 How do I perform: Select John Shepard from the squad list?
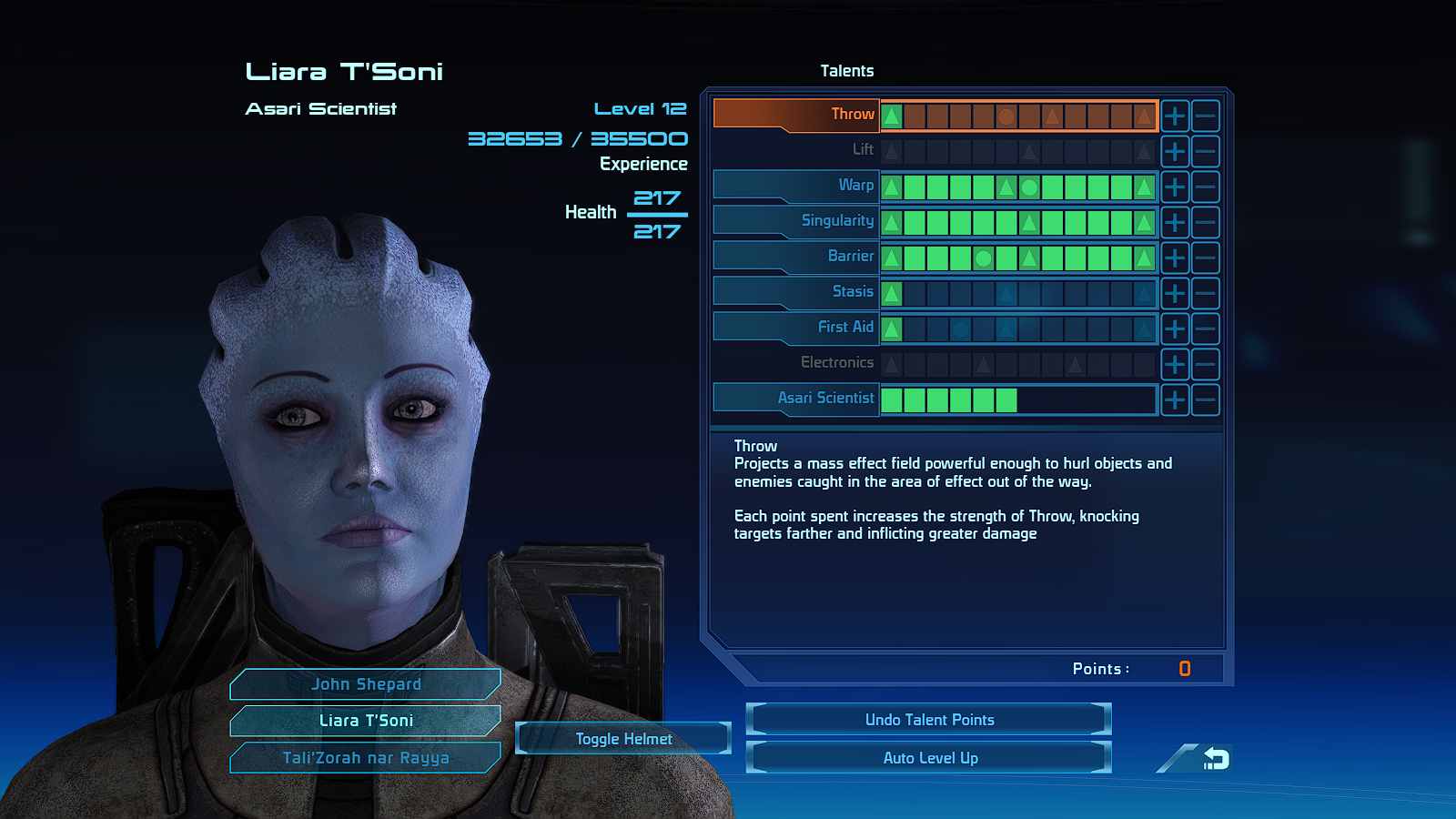366,684
